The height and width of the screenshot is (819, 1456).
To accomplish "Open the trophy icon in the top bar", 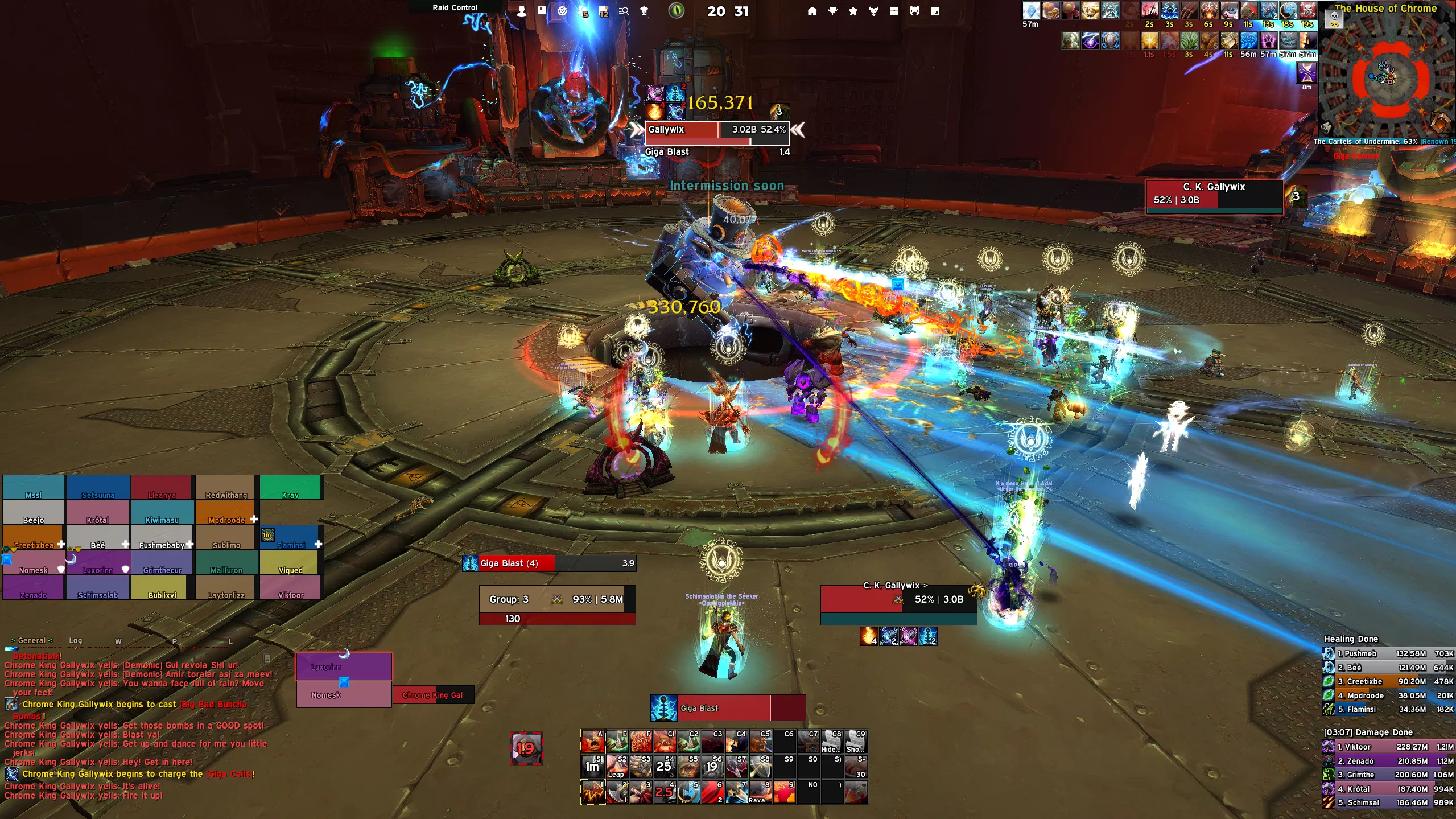I will (832, 11).
